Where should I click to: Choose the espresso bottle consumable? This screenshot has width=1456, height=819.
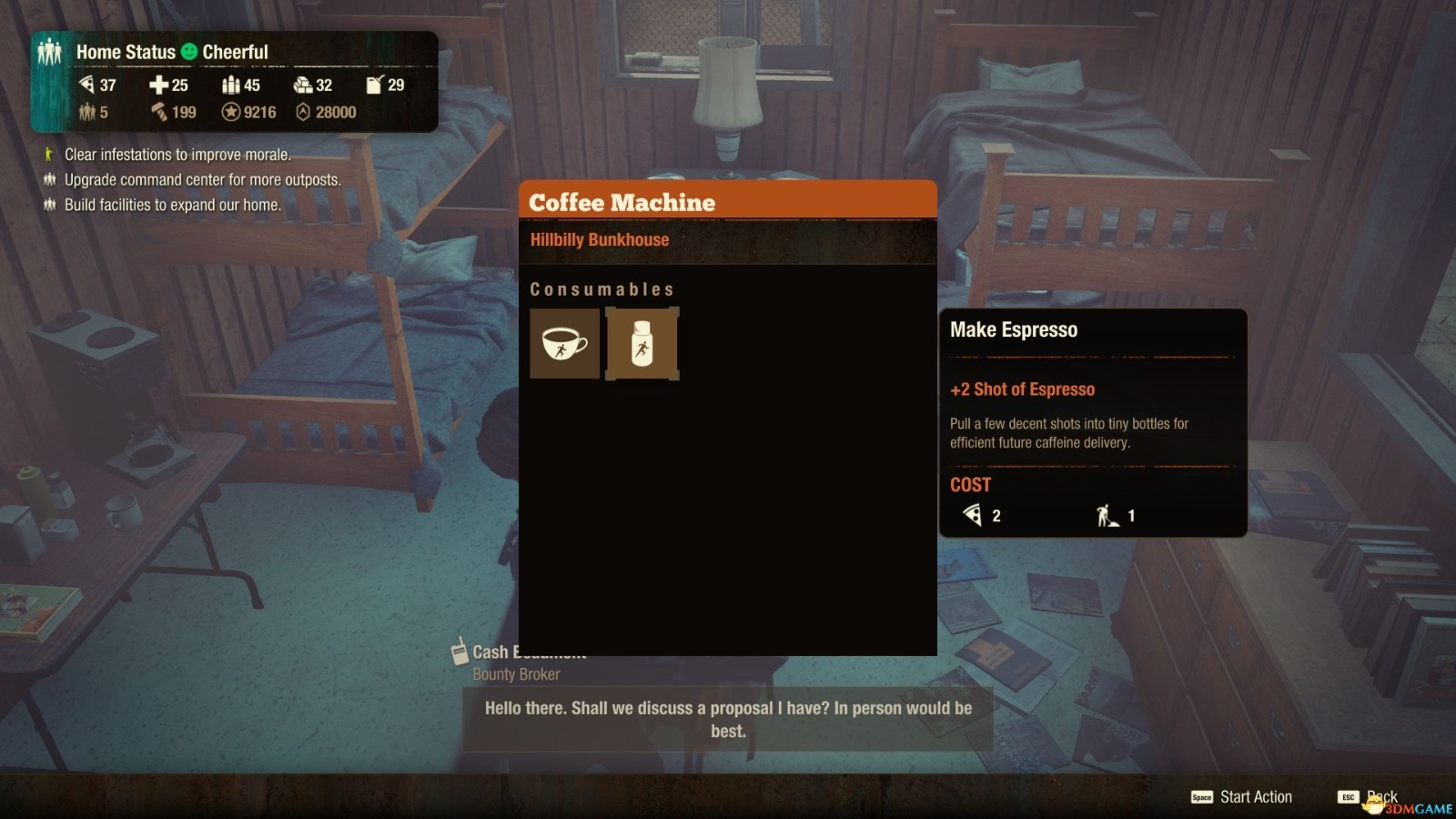(x=642, y=343)
